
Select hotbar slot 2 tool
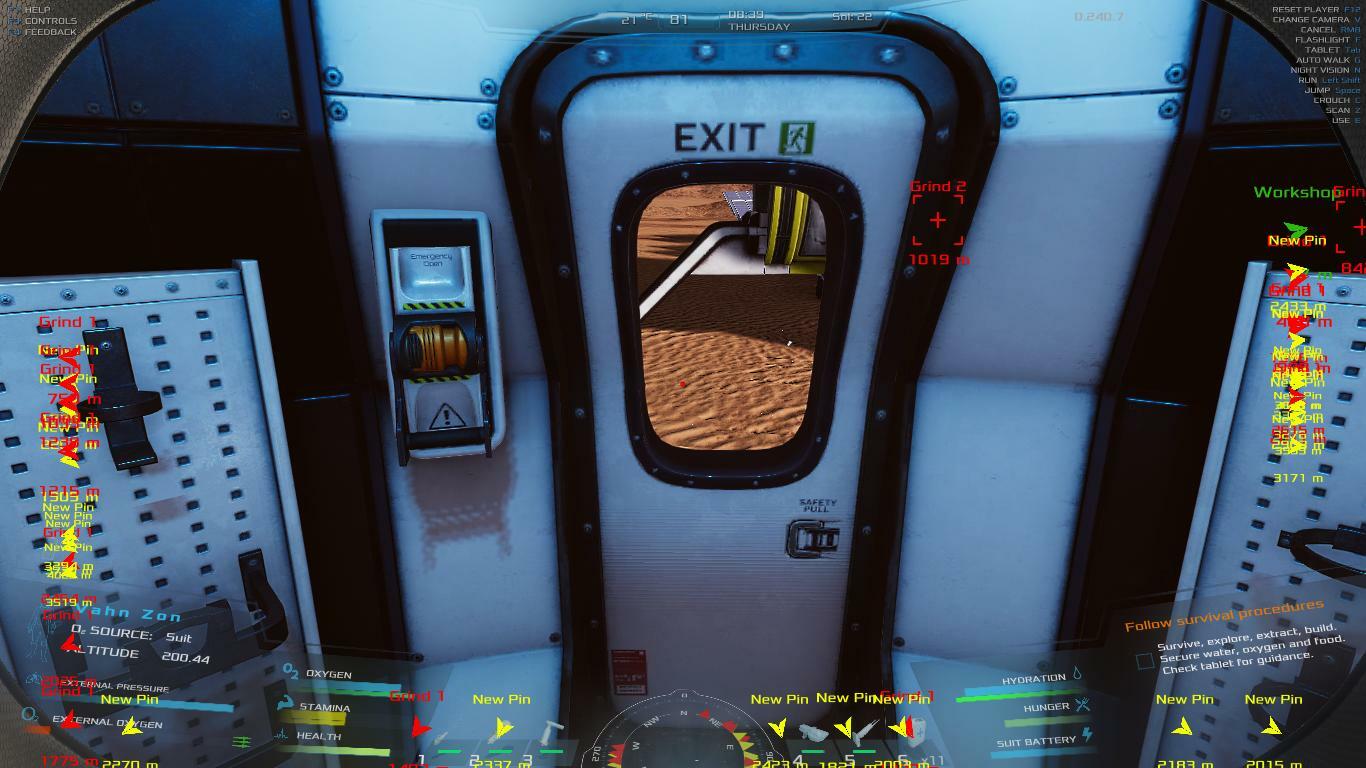pos(500,737)
